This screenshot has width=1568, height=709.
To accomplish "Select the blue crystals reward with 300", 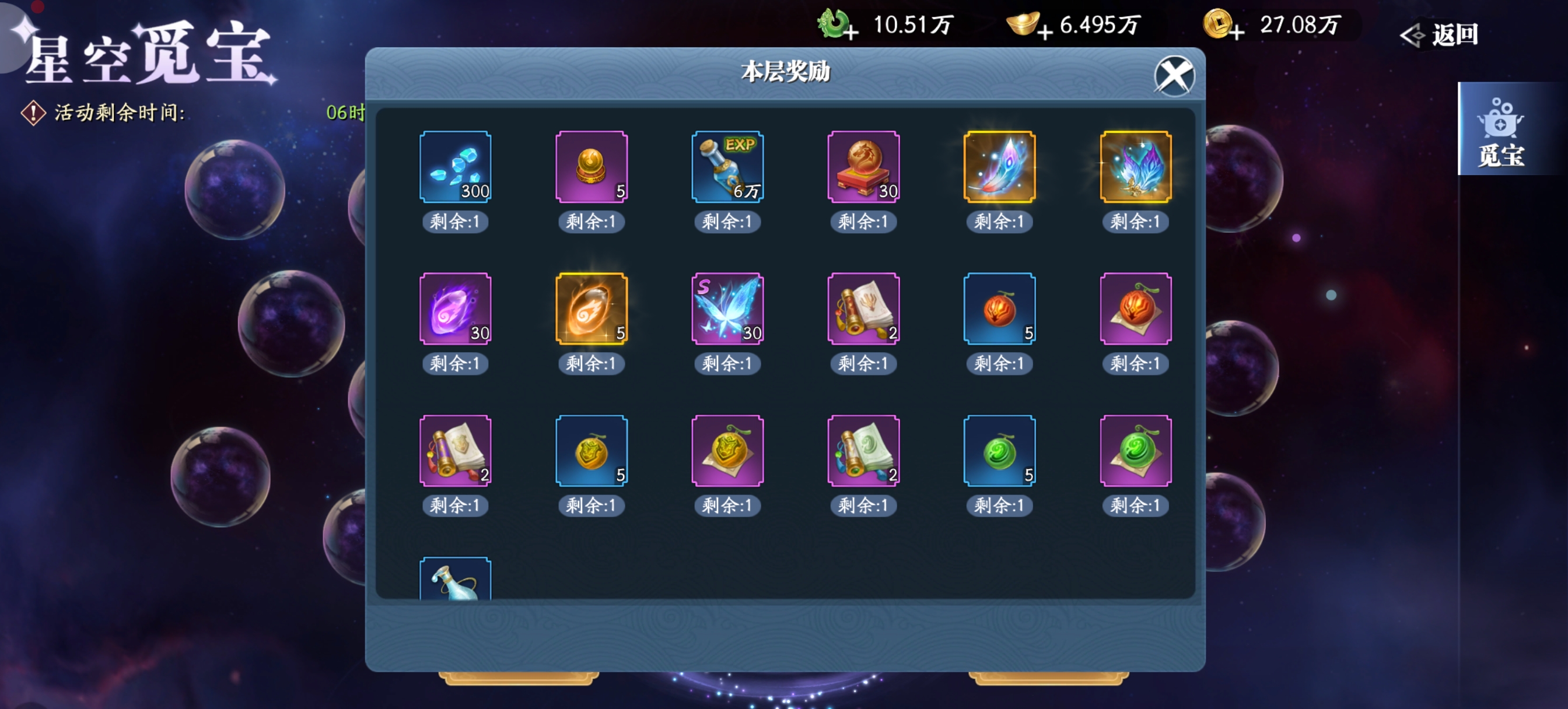I will [x=456, y=167].
